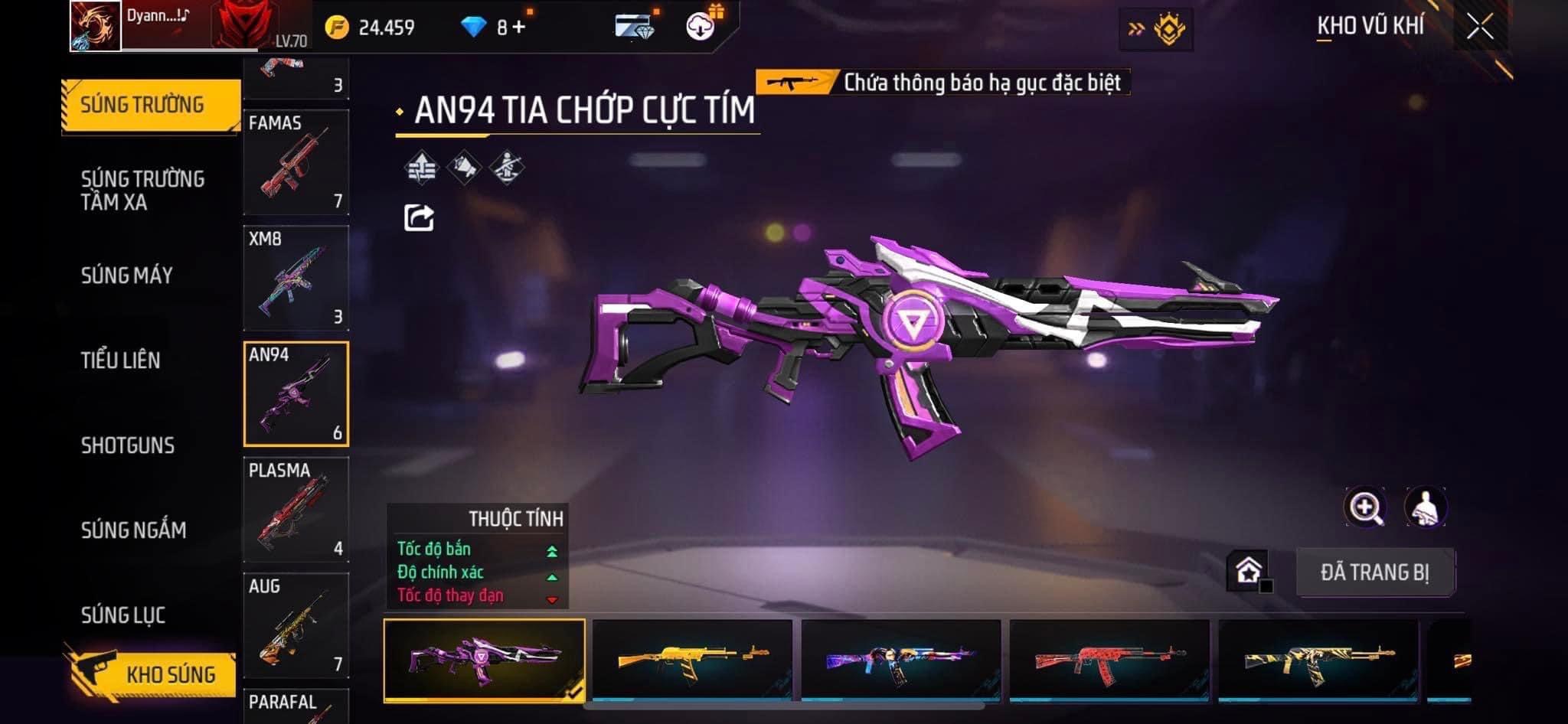Click the Đã Trang Bị button
The width and height of the screenshot is (1568, 724).
pos(1374,572)
